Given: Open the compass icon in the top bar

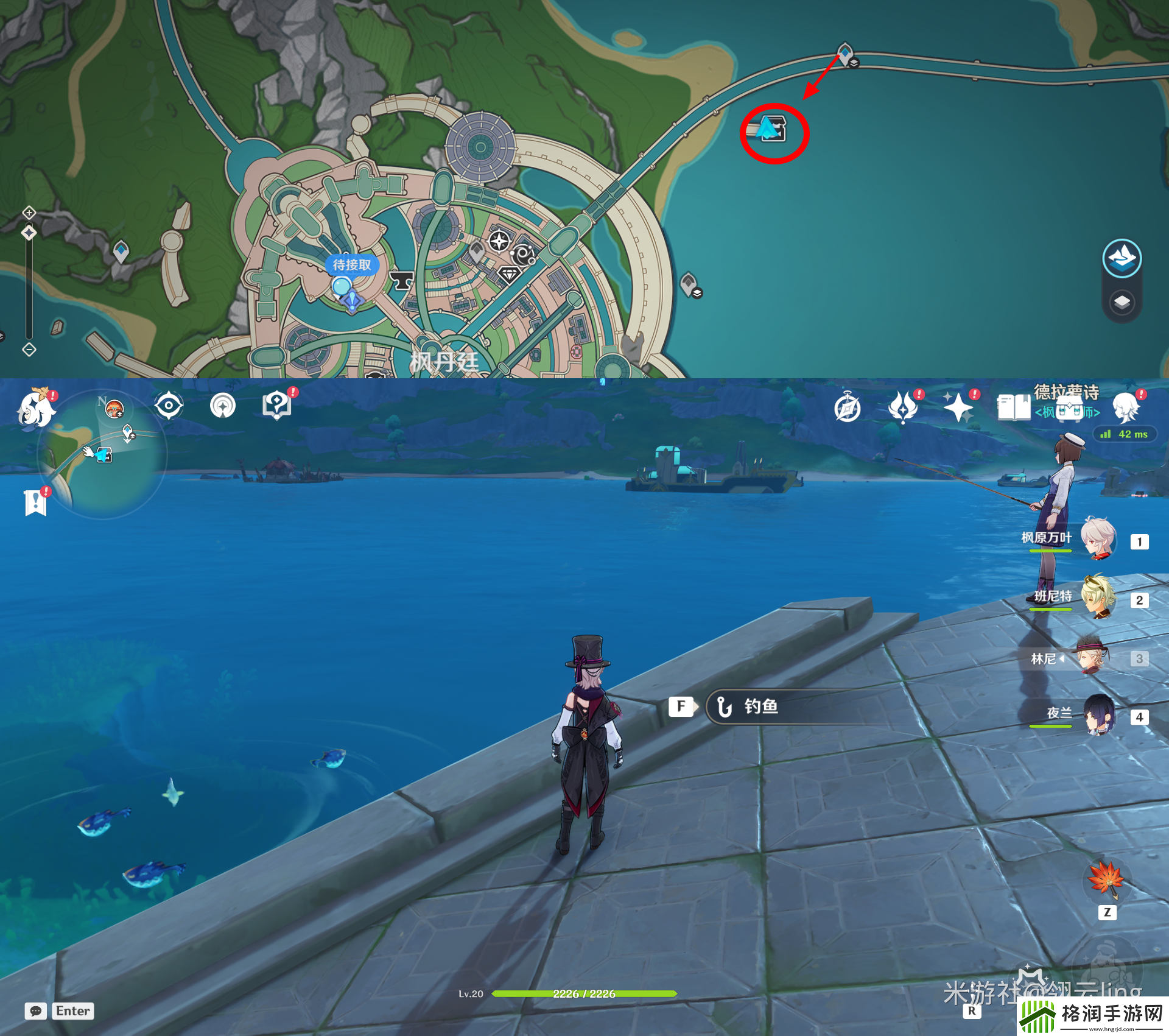Looking at the screenshot, I should pyautogui.click(x=848, y=407).
